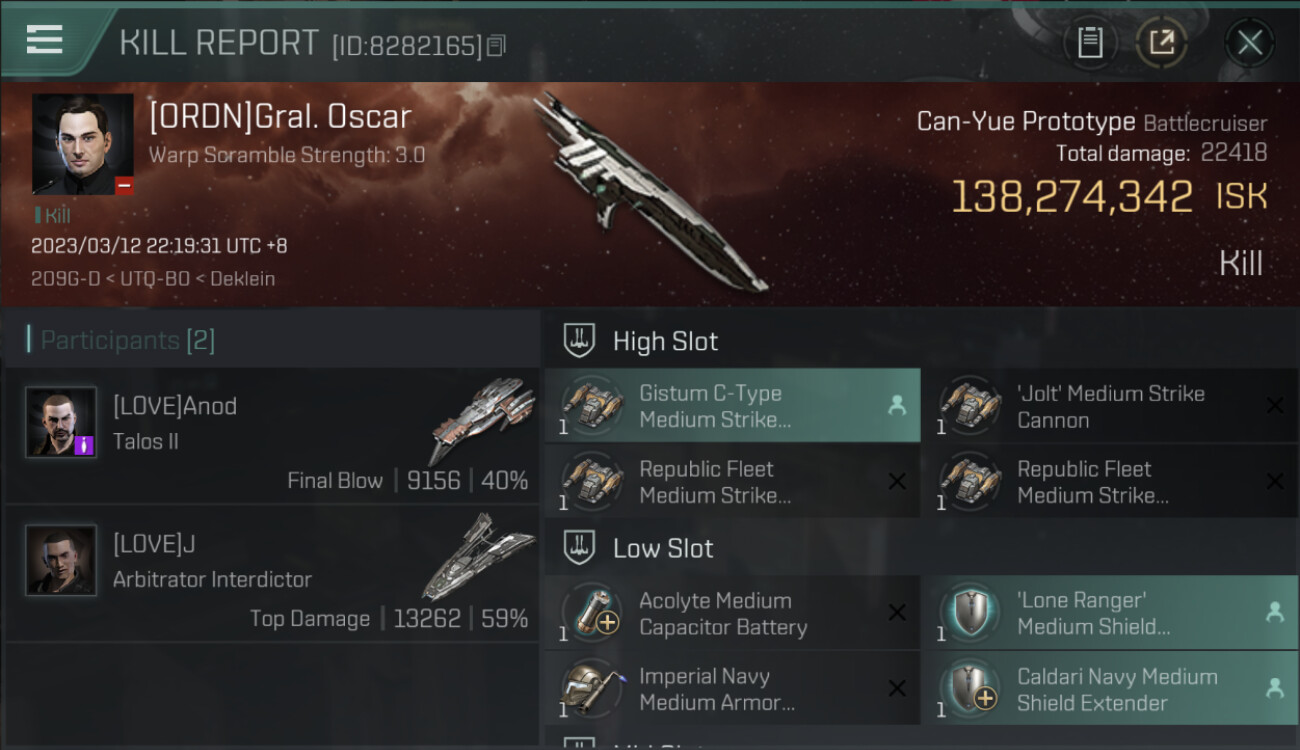Select the Caldari Navy Medium Shield Extender
The image size is (1300, 750).
(x=1110, y=689)
